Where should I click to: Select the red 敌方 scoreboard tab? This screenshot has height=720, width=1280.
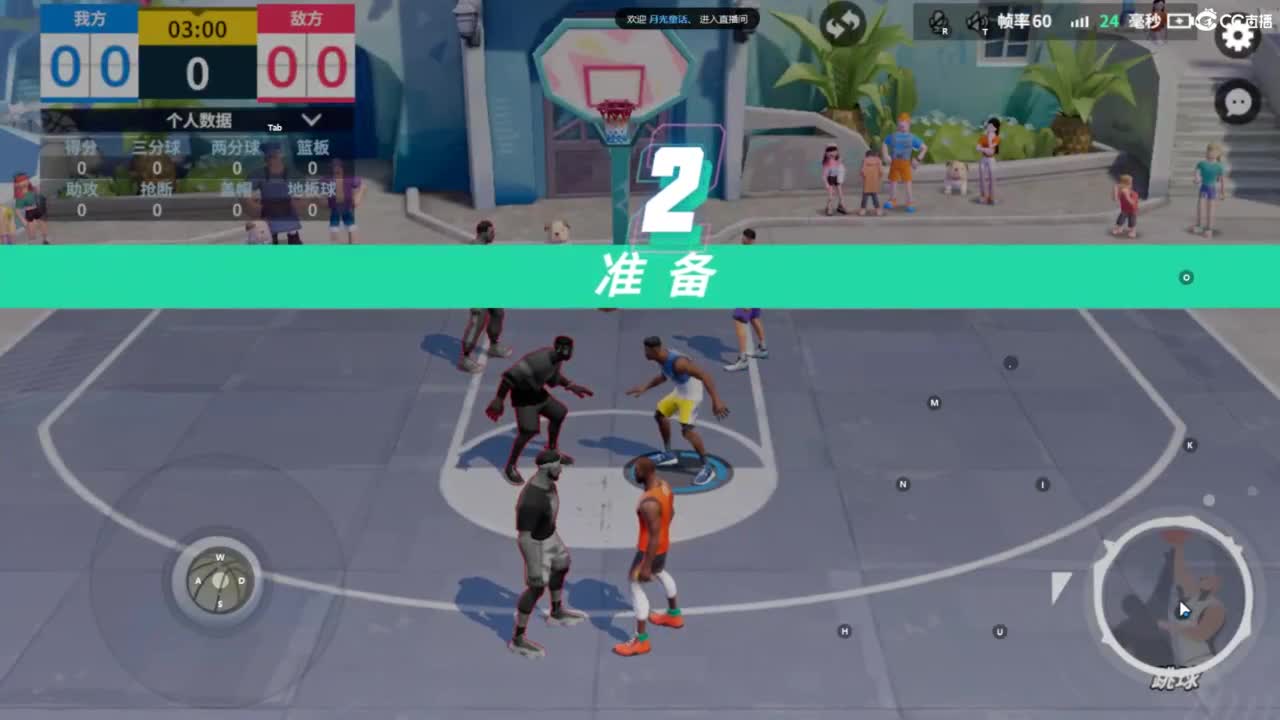(305, 17)
